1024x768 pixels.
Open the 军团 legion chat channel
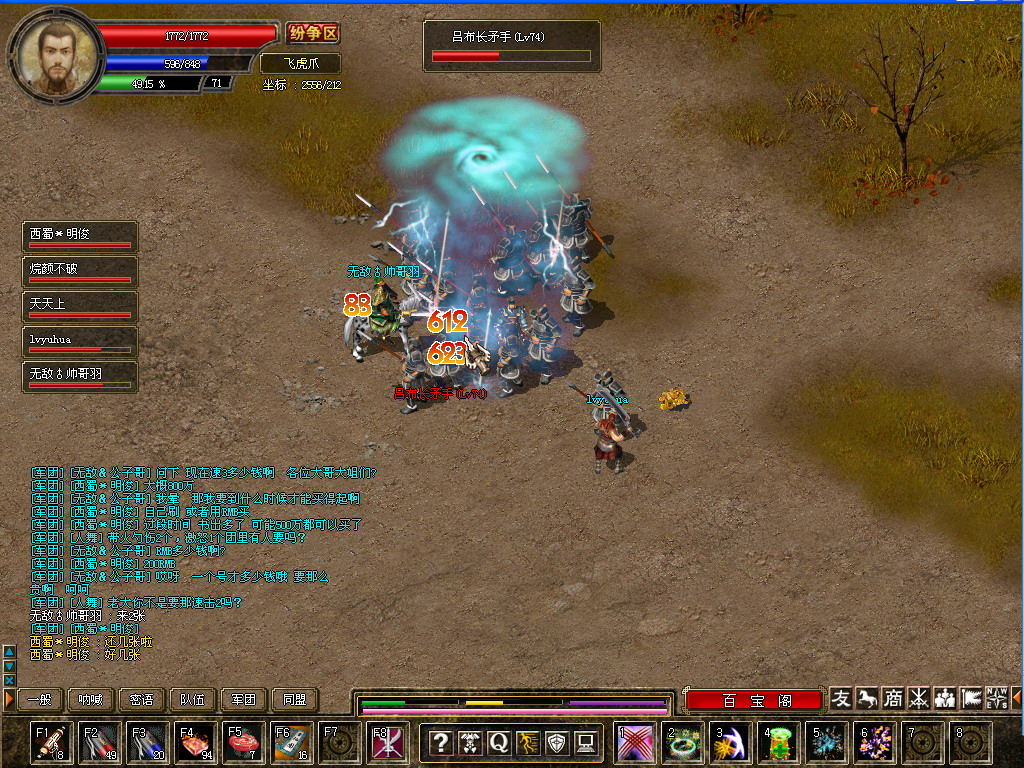click(x=244, y=700)
